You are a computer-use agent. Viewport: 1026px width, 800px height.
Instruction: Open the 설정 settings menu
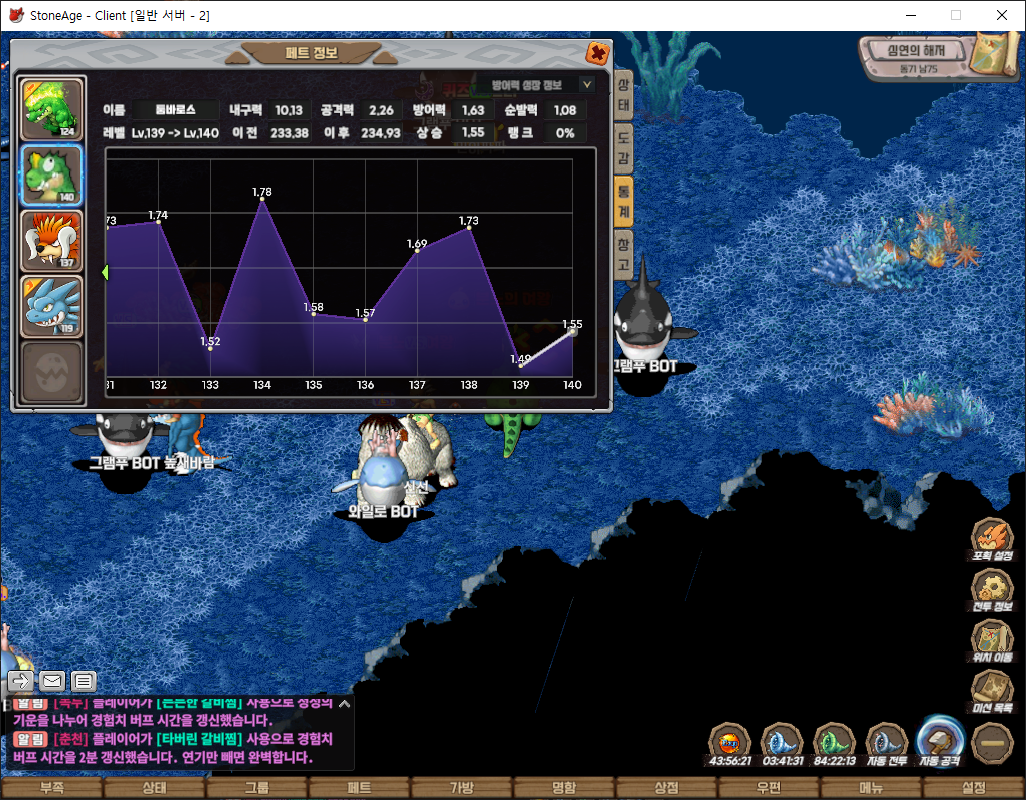pyautogui.click(x=973, y=788)
